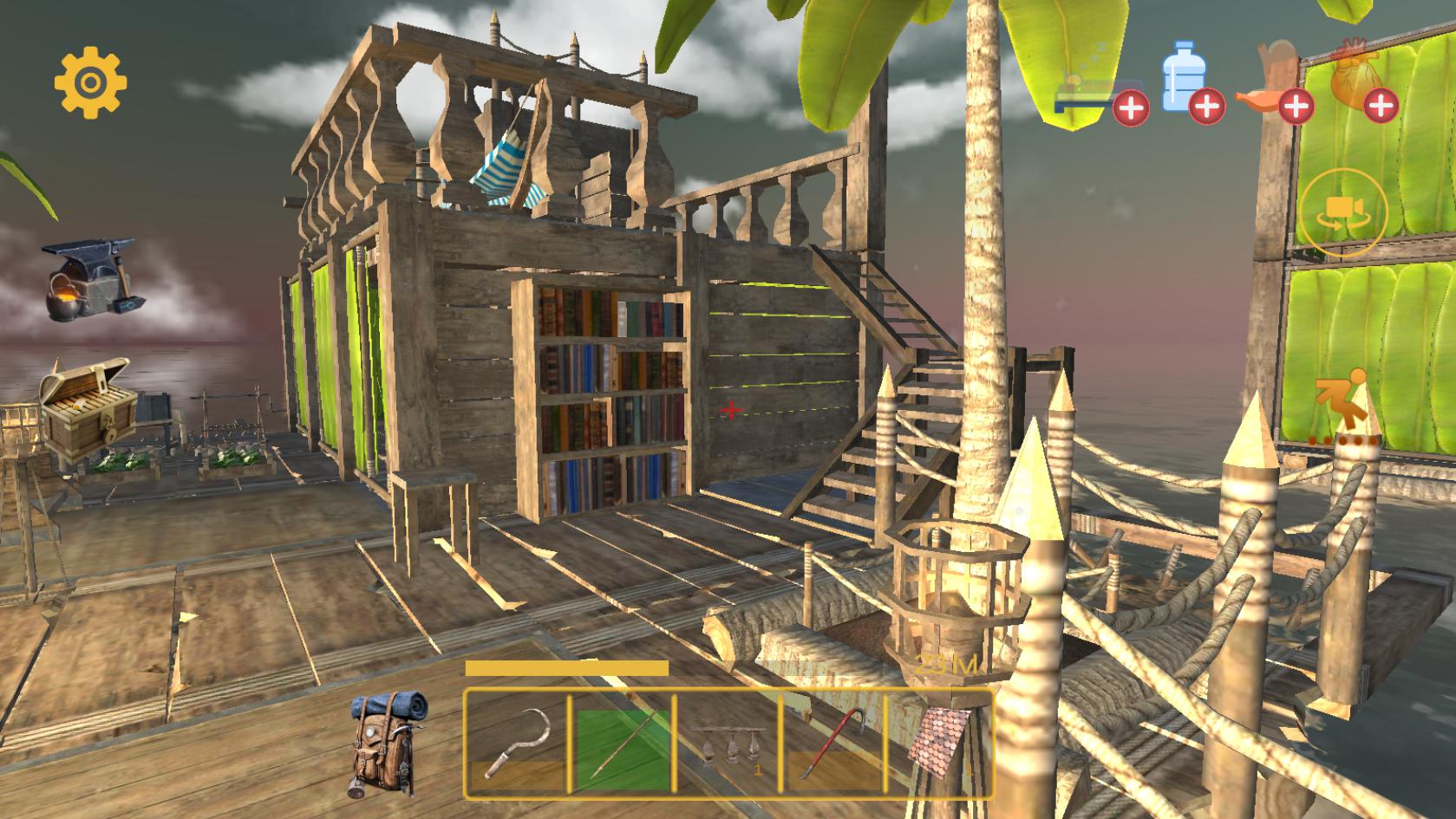Select the roof tile hotbar slot

click(938, 743)
